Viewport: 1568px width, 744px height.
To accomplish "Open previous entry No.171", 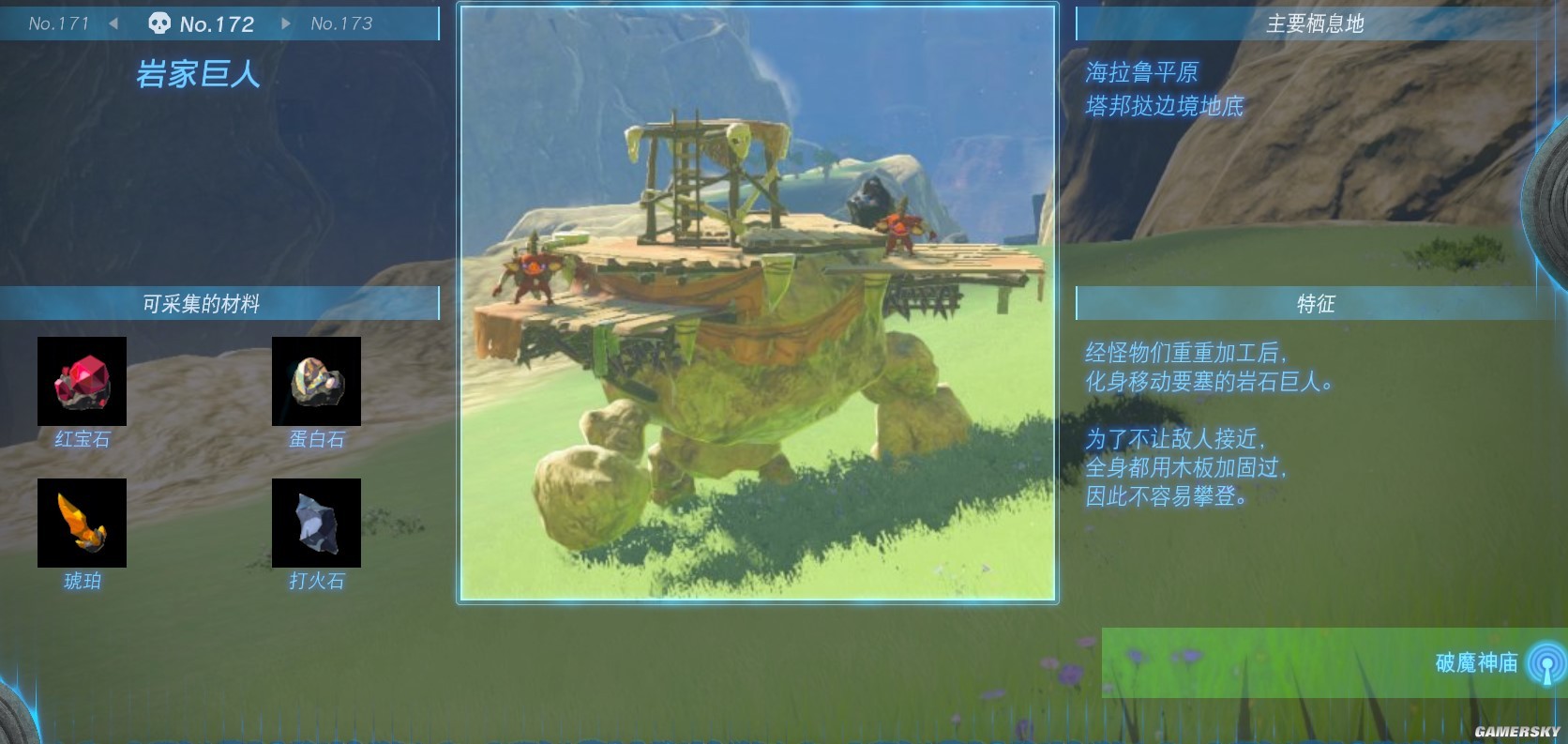I will 59,23.
